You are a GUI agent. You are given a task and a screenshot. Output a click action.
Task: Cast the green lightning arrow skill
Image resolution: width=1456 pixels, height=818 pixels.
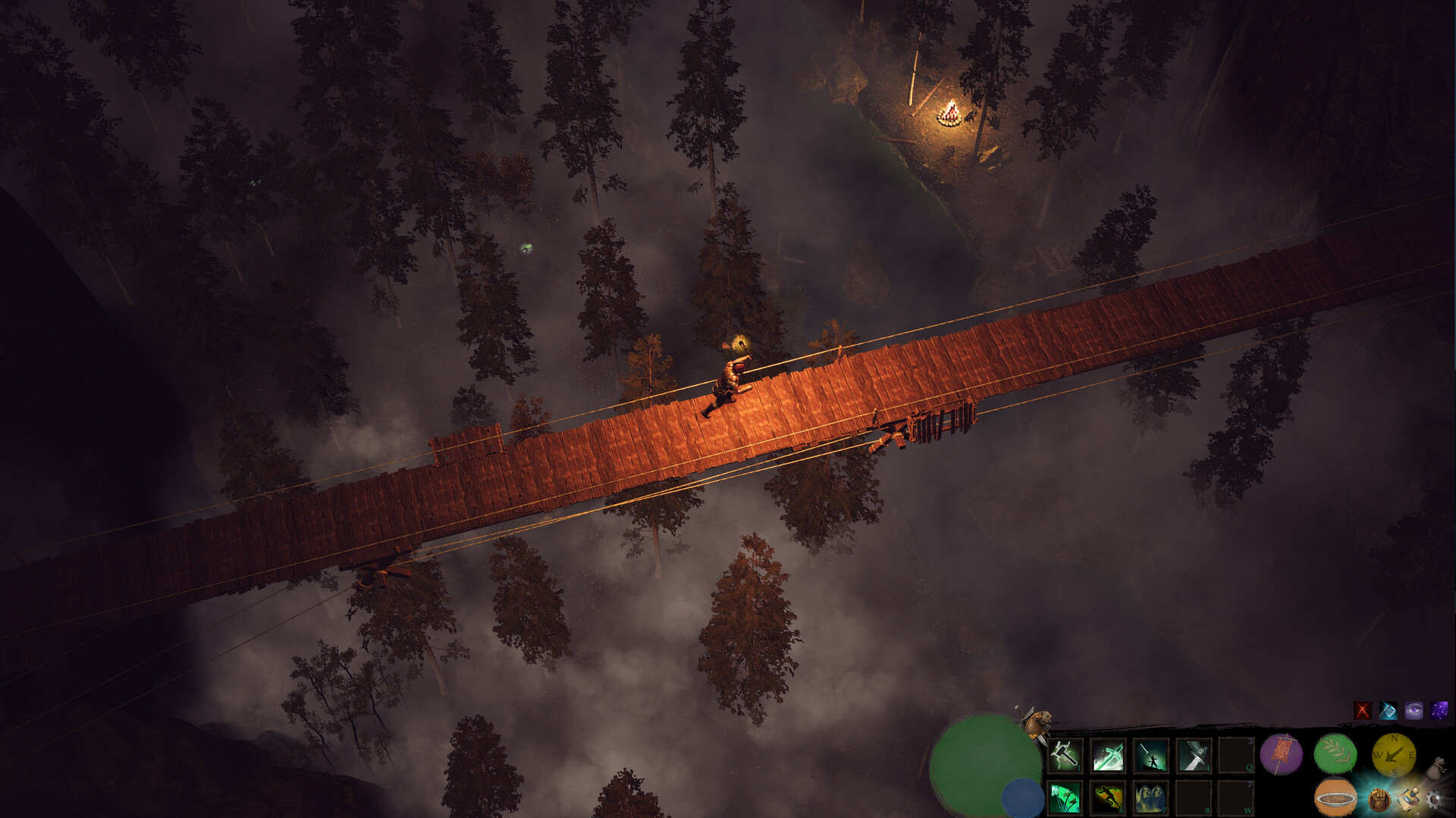1065,798
